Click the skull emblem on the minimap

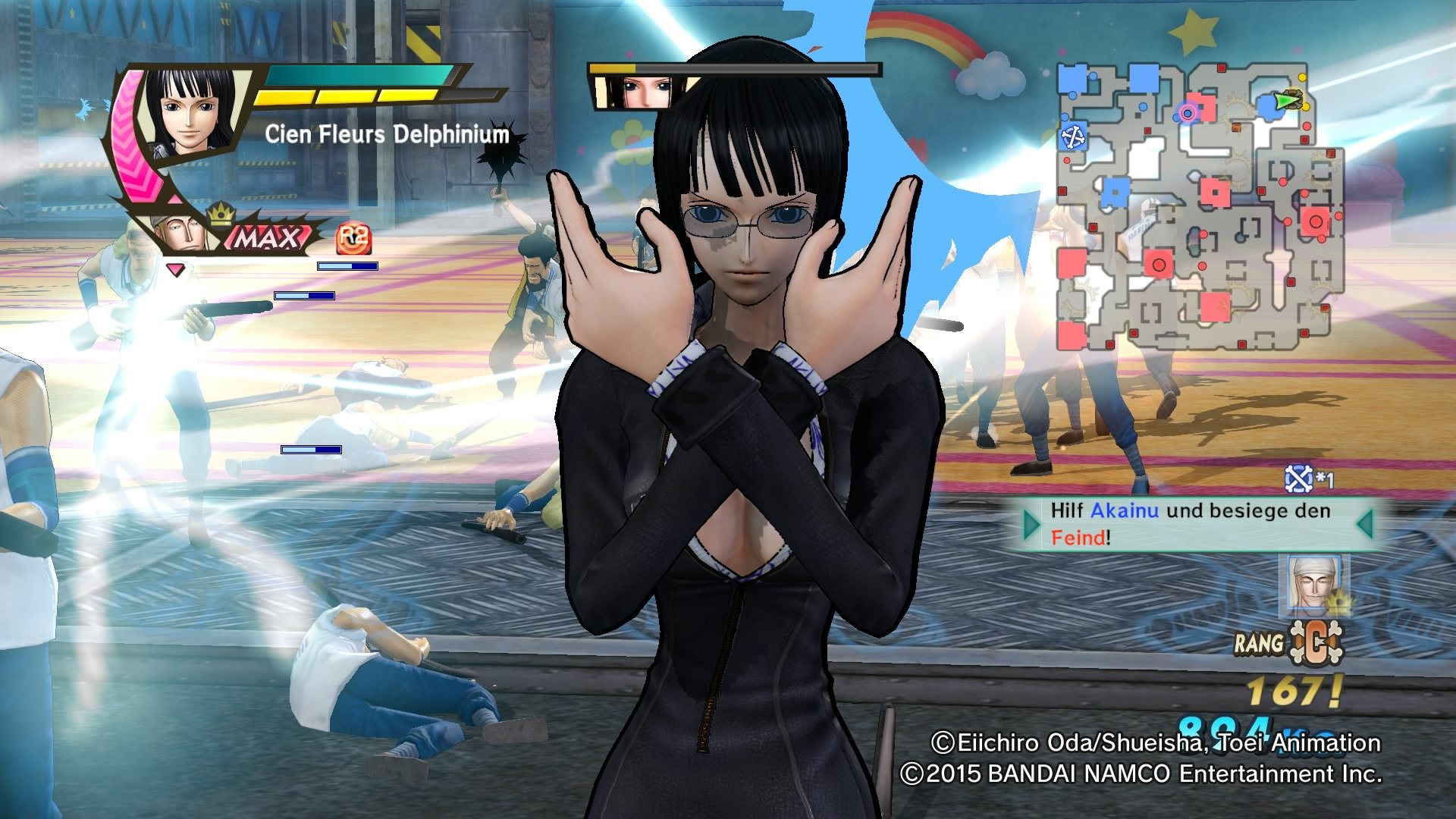coord(1075,137)
